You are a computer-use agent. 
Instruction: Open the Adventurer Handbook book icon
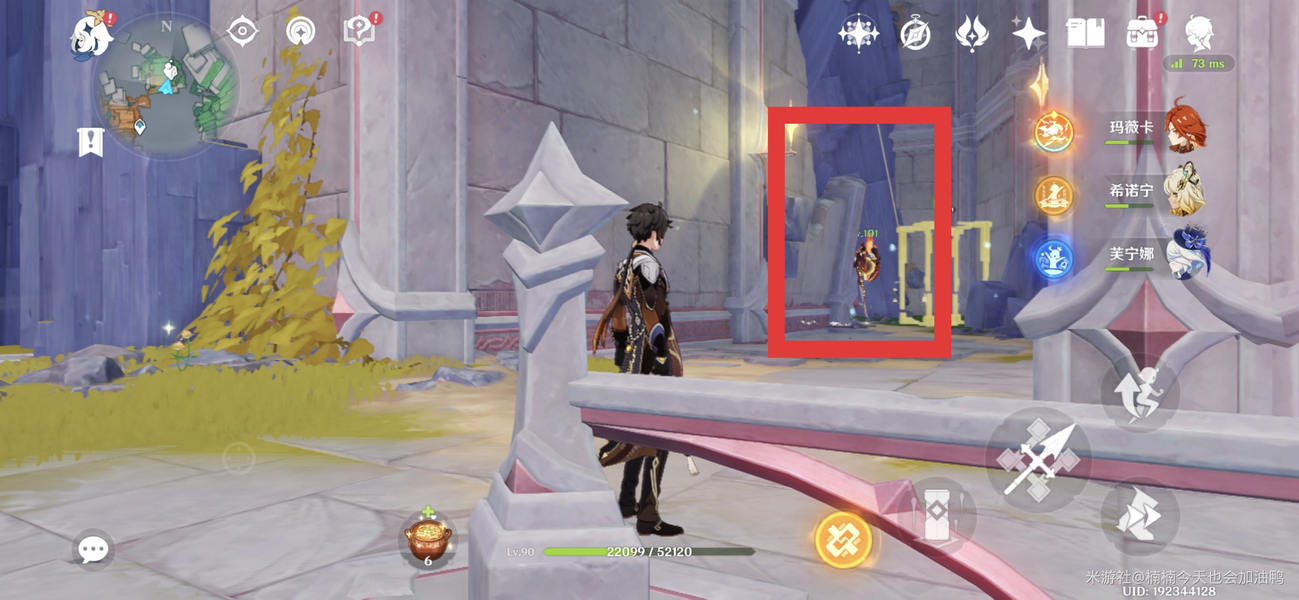(1085, 34)
